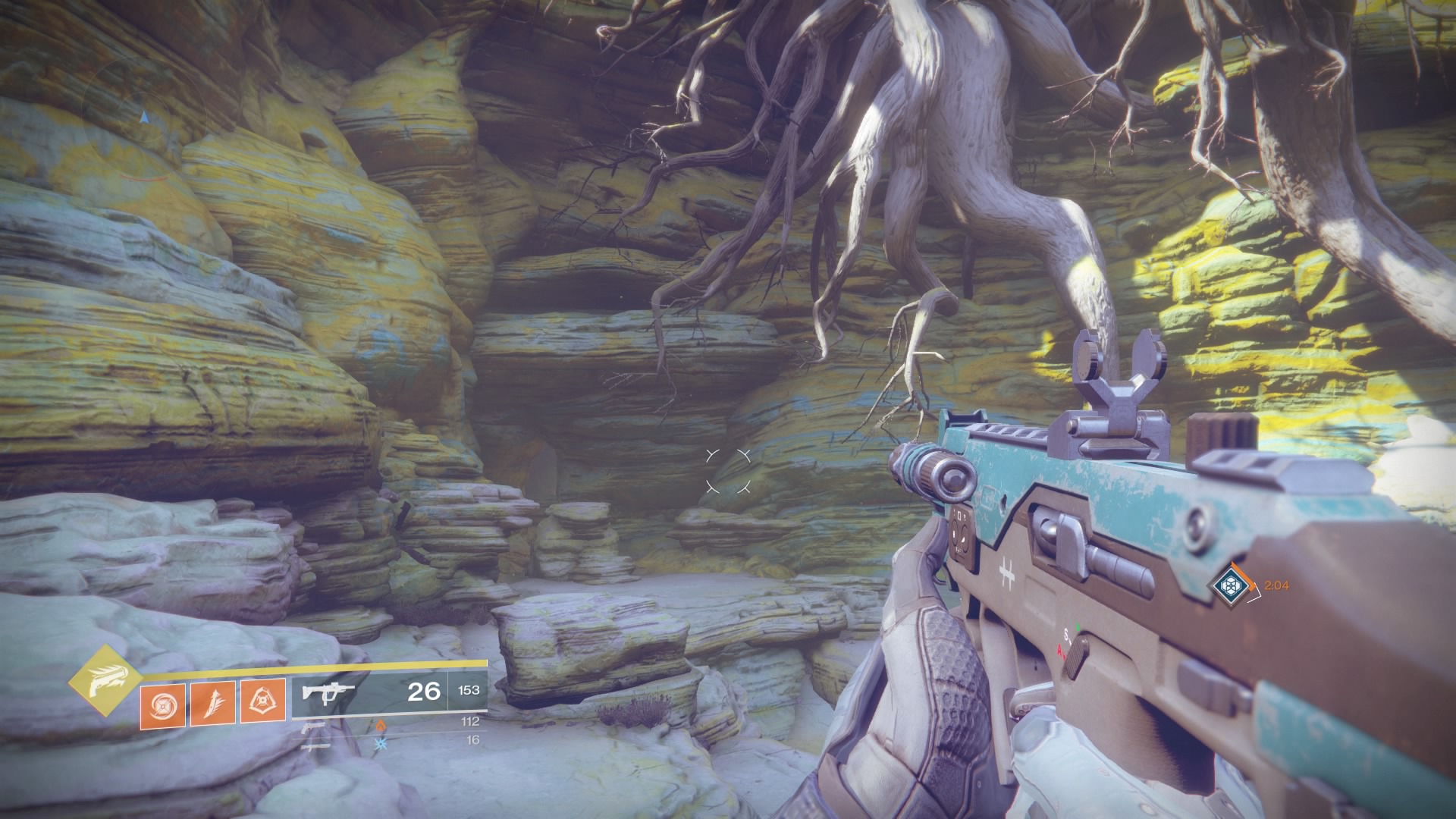Select the equipped submachine gun weapon icon
This screenshot has width=1456, height=819.
point(328,693)
